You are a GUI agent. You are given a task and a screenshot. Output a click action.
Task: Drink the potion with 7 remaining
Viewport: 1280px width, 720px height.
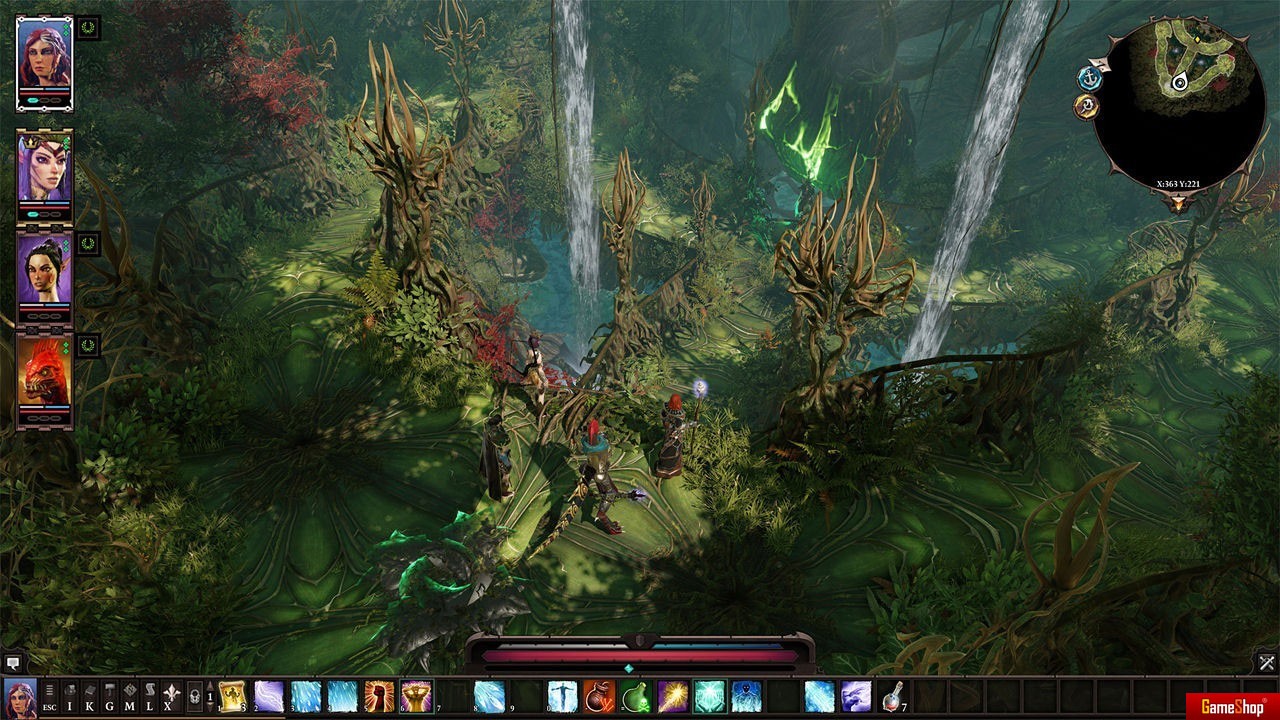(892, 696)
